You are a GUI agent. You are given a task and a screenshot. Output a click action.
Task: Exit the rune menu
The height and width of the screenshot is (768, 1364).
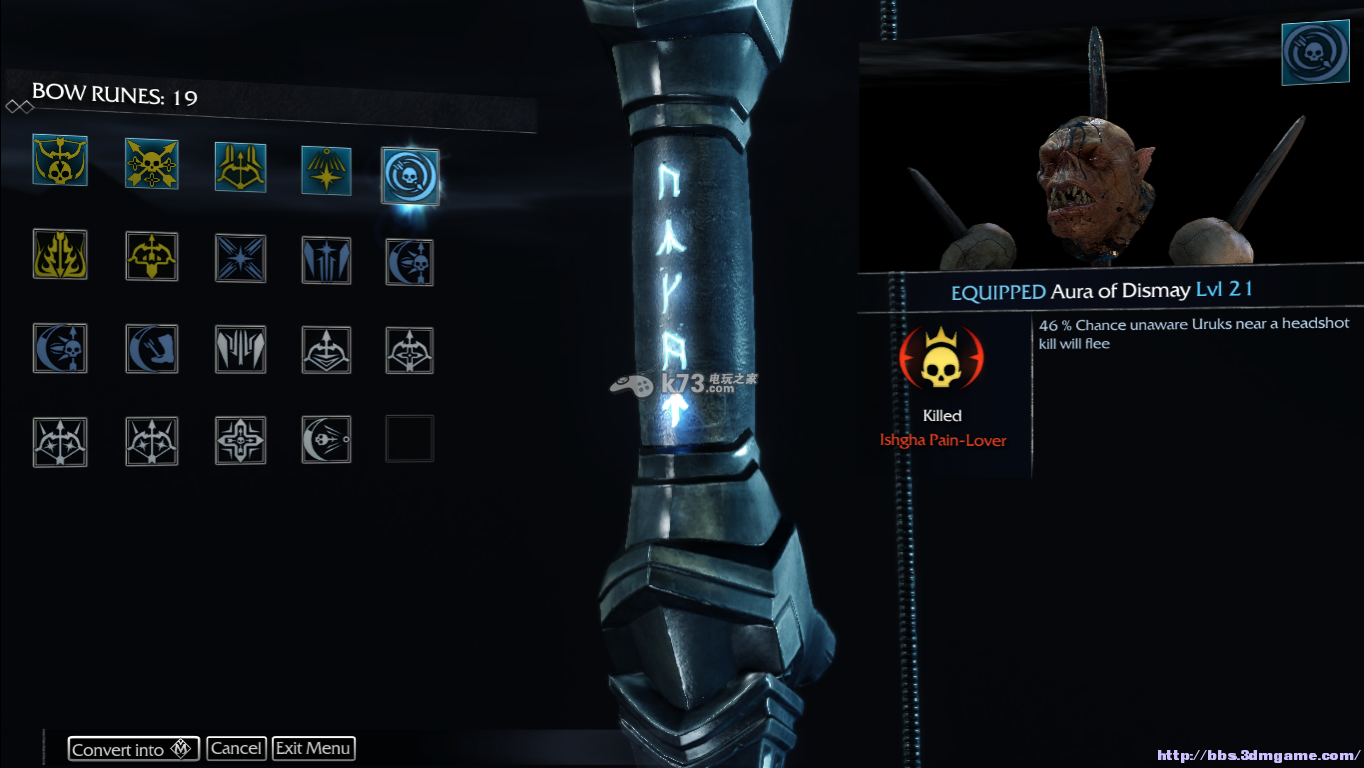pyautogui.click(x=313, y=748)
